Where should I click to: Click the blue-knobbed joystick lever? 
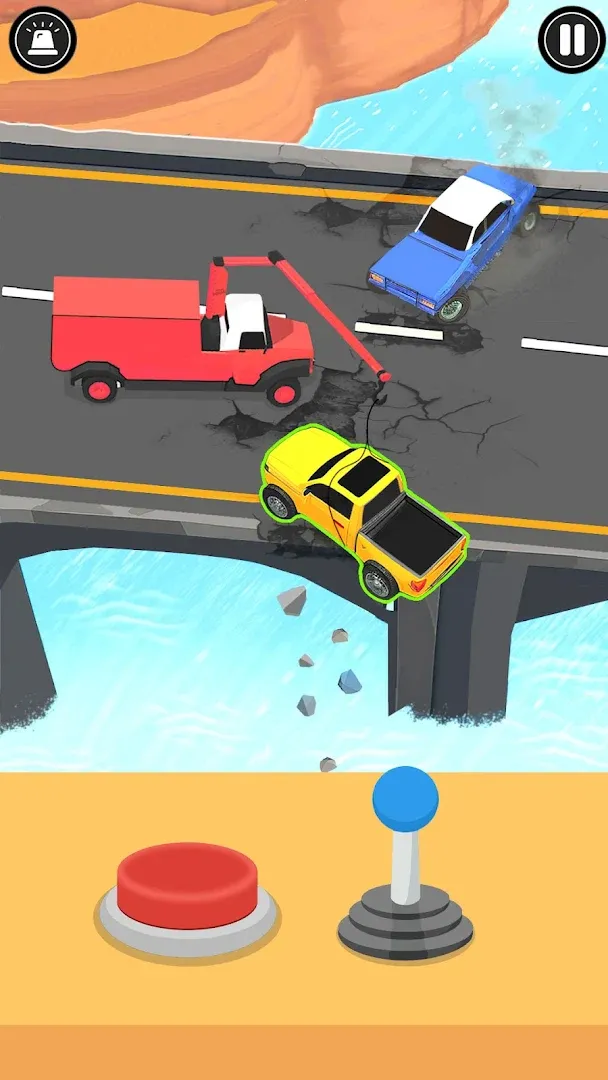point(405,801)
